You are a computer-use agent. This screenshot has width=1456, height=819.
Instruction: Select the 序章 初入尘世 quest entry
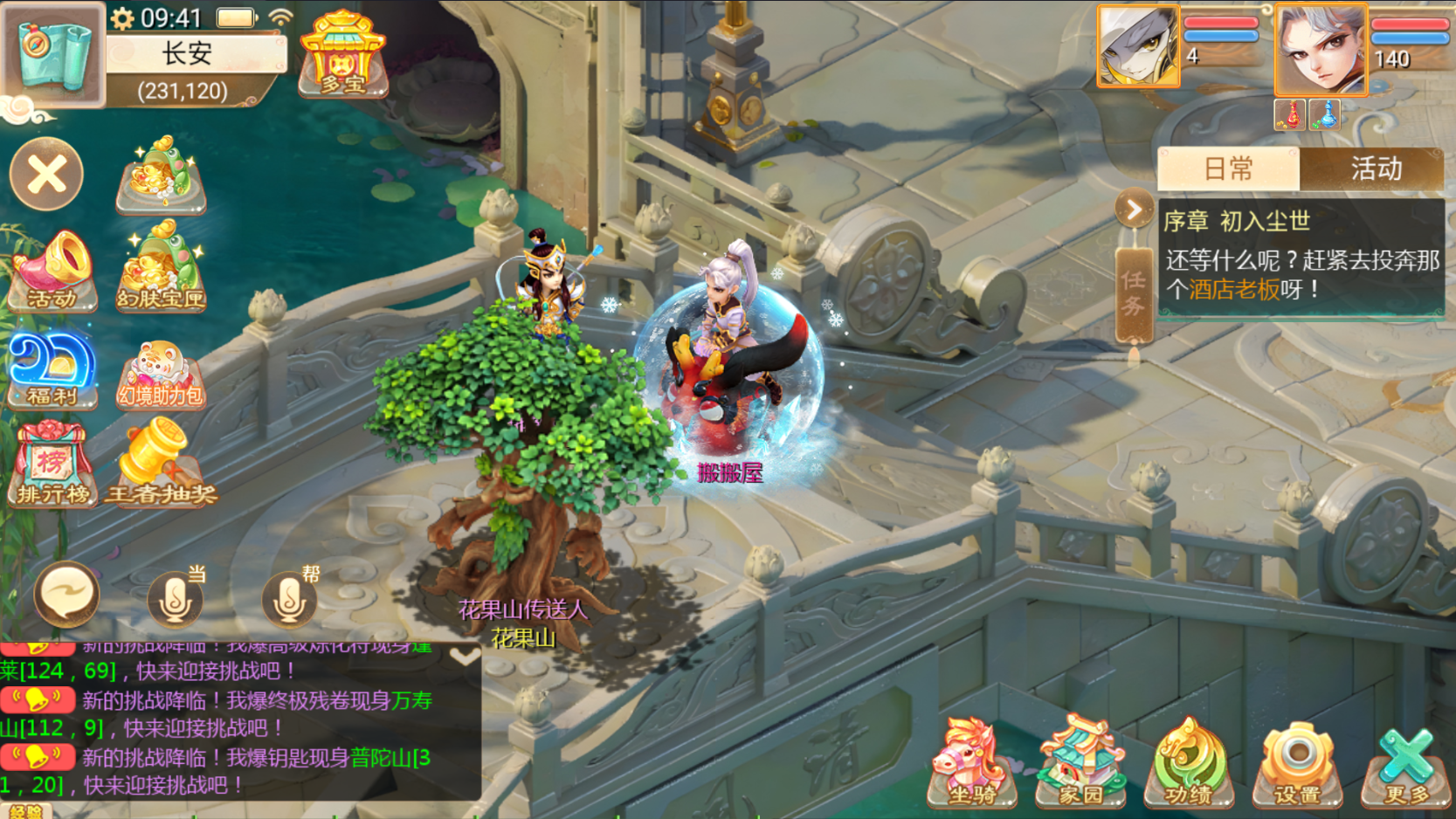[1301, 258]
